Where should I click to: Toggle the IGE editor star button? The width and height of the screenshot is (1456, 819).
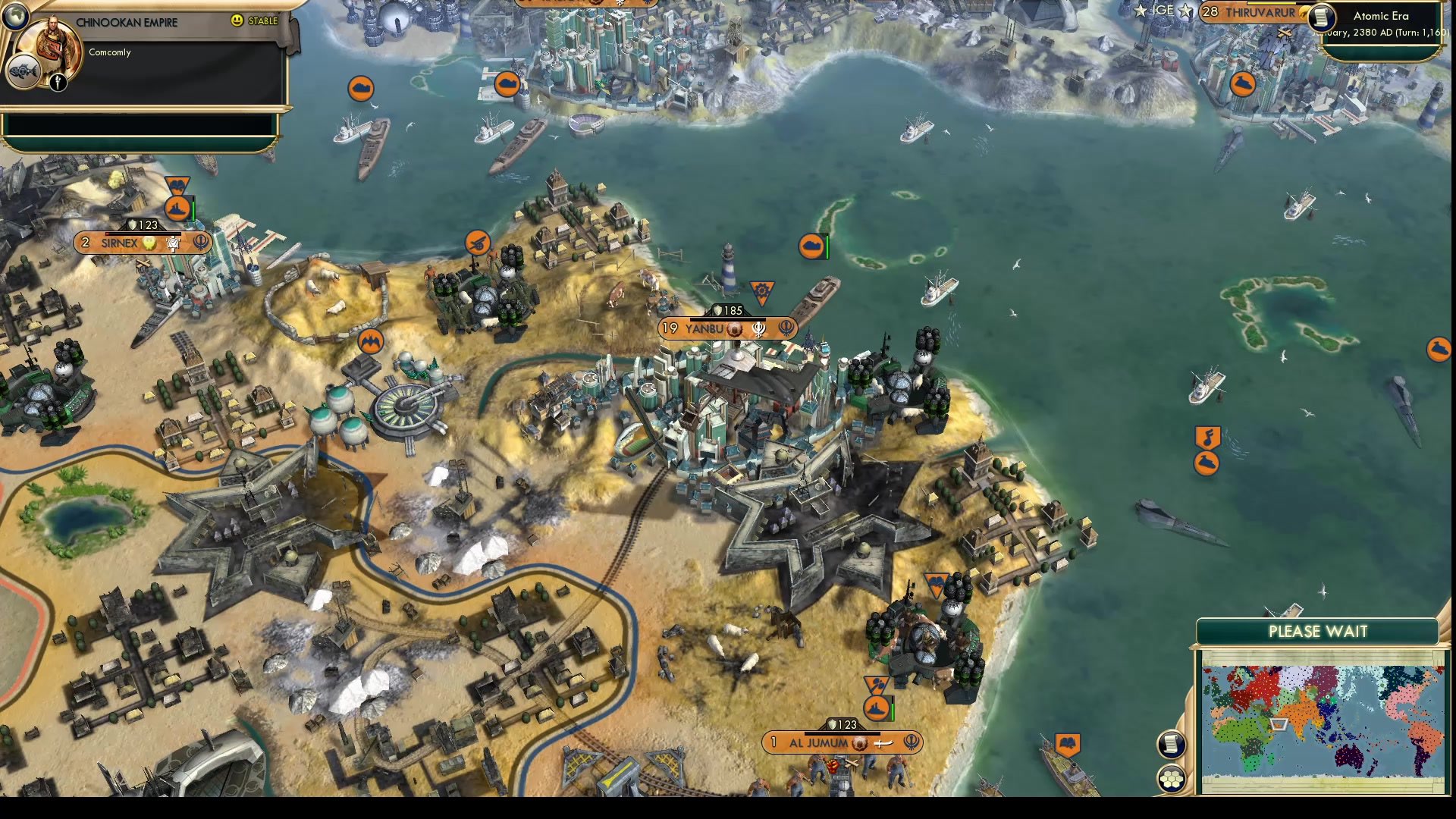[1183, 11]
